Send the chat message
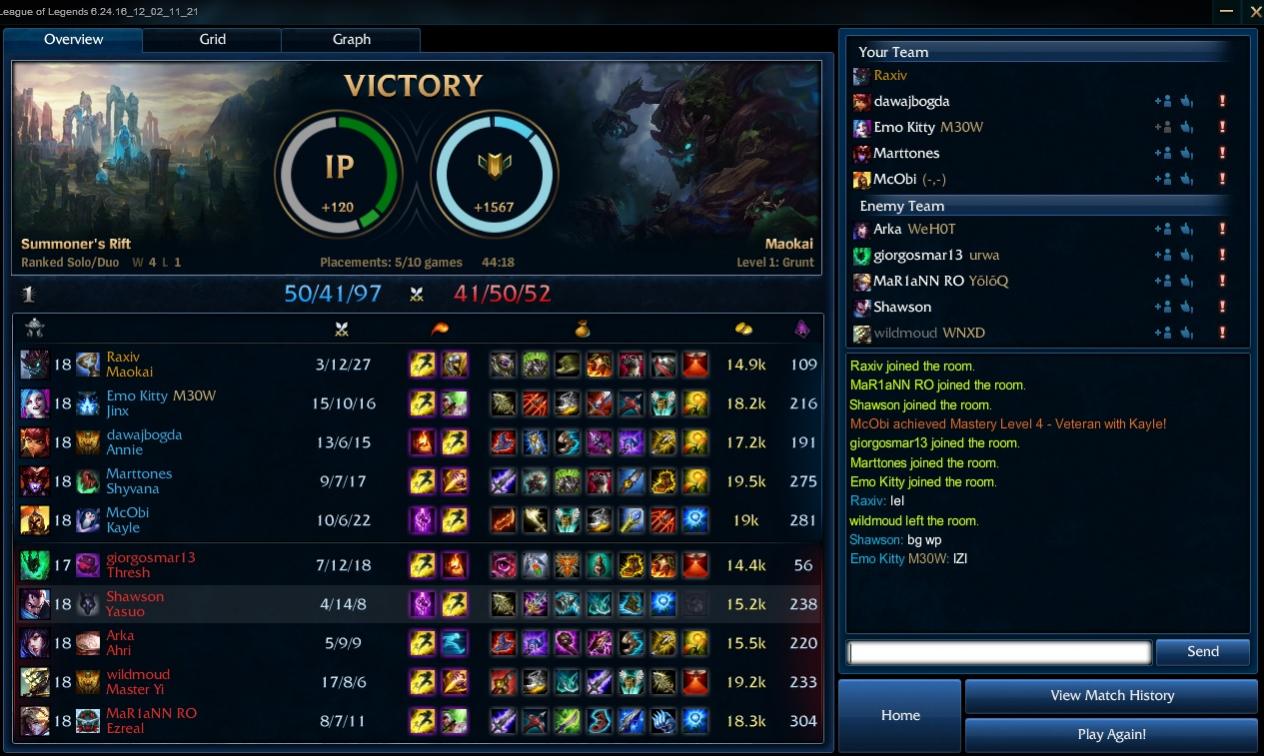1264x756 pixels. (x=1202, y=652)
